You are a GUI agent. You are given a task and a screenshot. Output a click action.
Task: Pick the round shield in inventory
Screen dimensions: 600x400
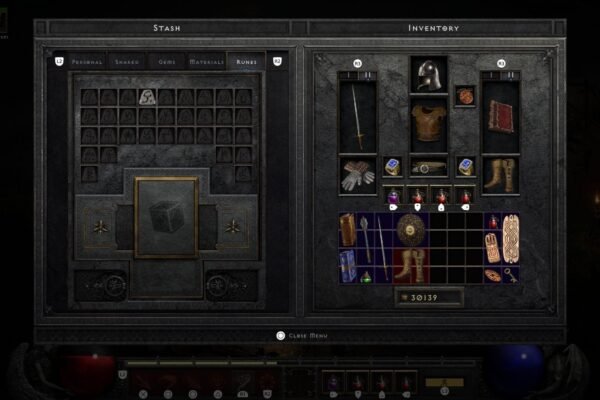tap(410, 229)
